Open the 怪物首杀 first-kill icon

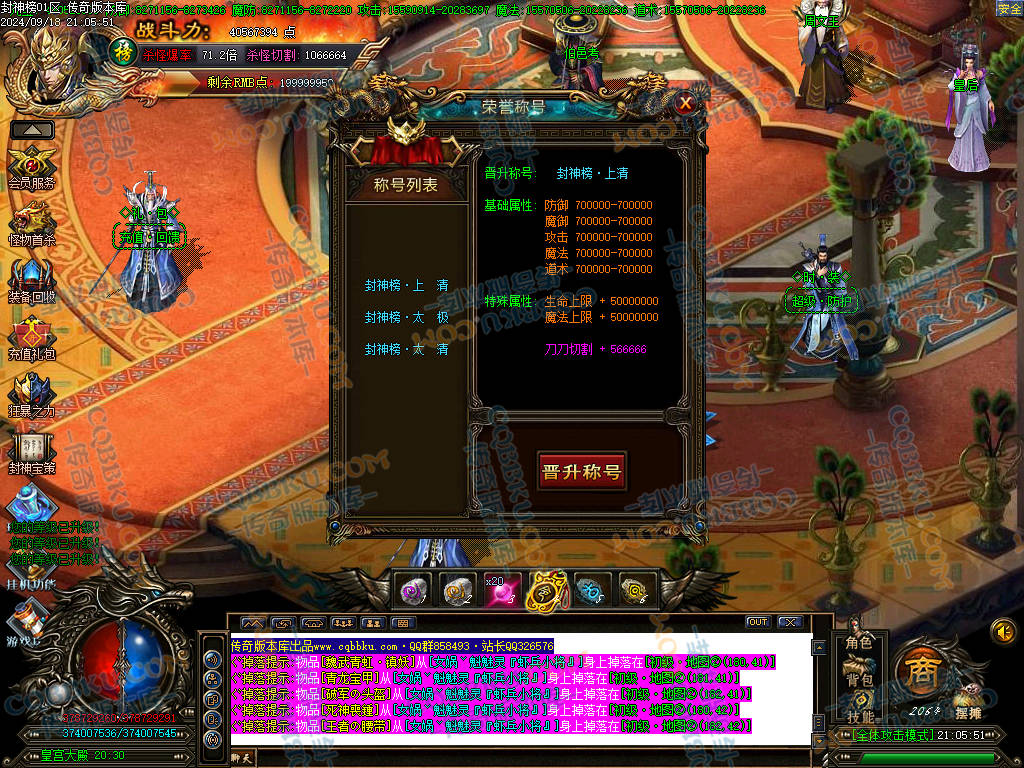click(32, 220)
